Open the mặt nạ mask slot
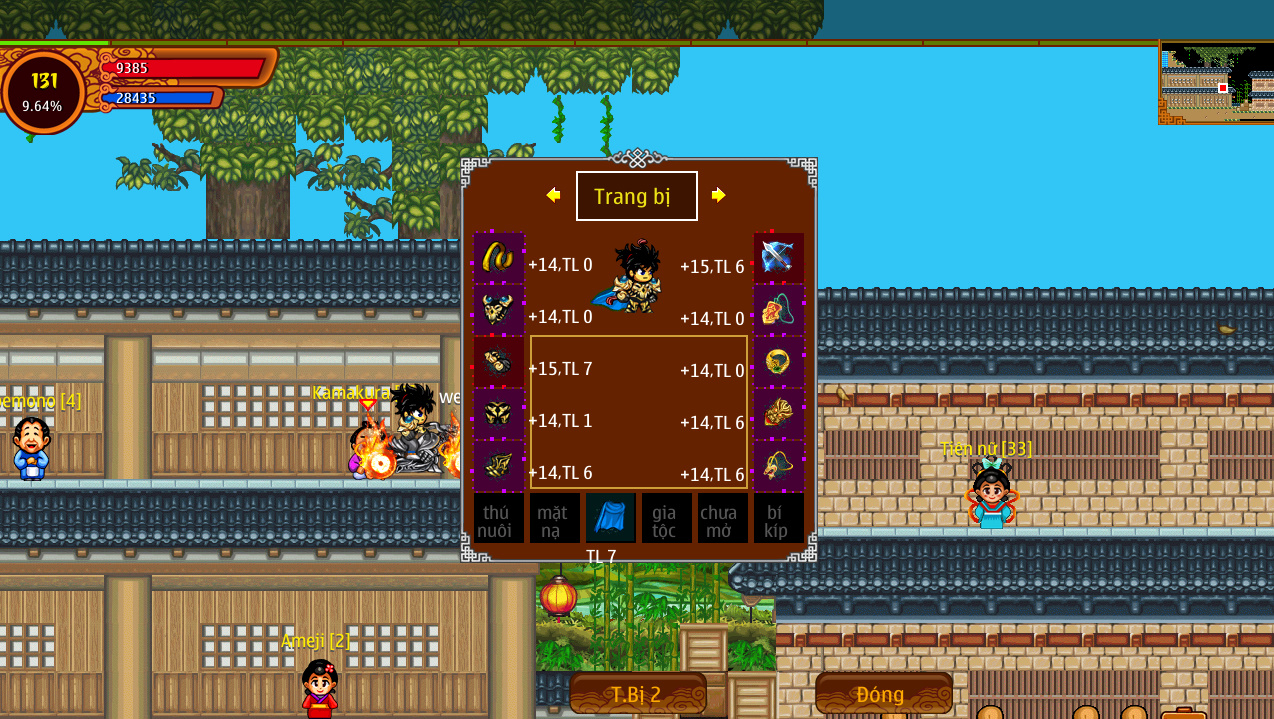Screen dimensions: 1274x719 [554, 518]
